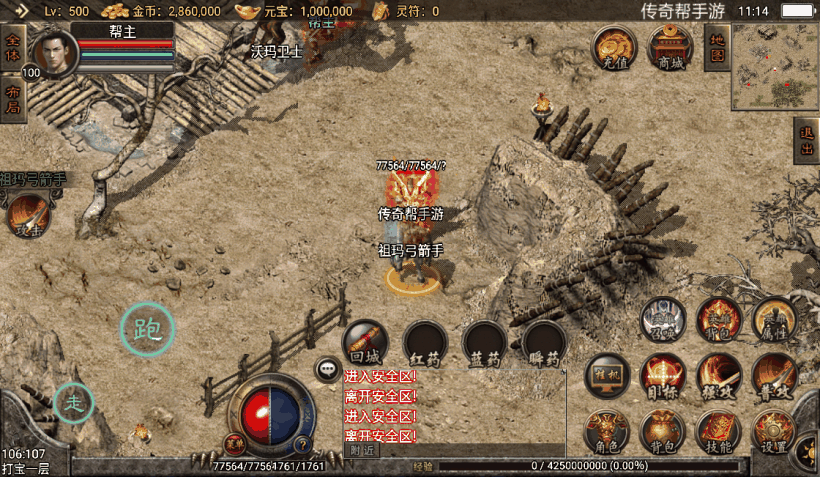Activate the 目标 target selector
The height and width of the screenshot is (477, 820).
point(663,375)
